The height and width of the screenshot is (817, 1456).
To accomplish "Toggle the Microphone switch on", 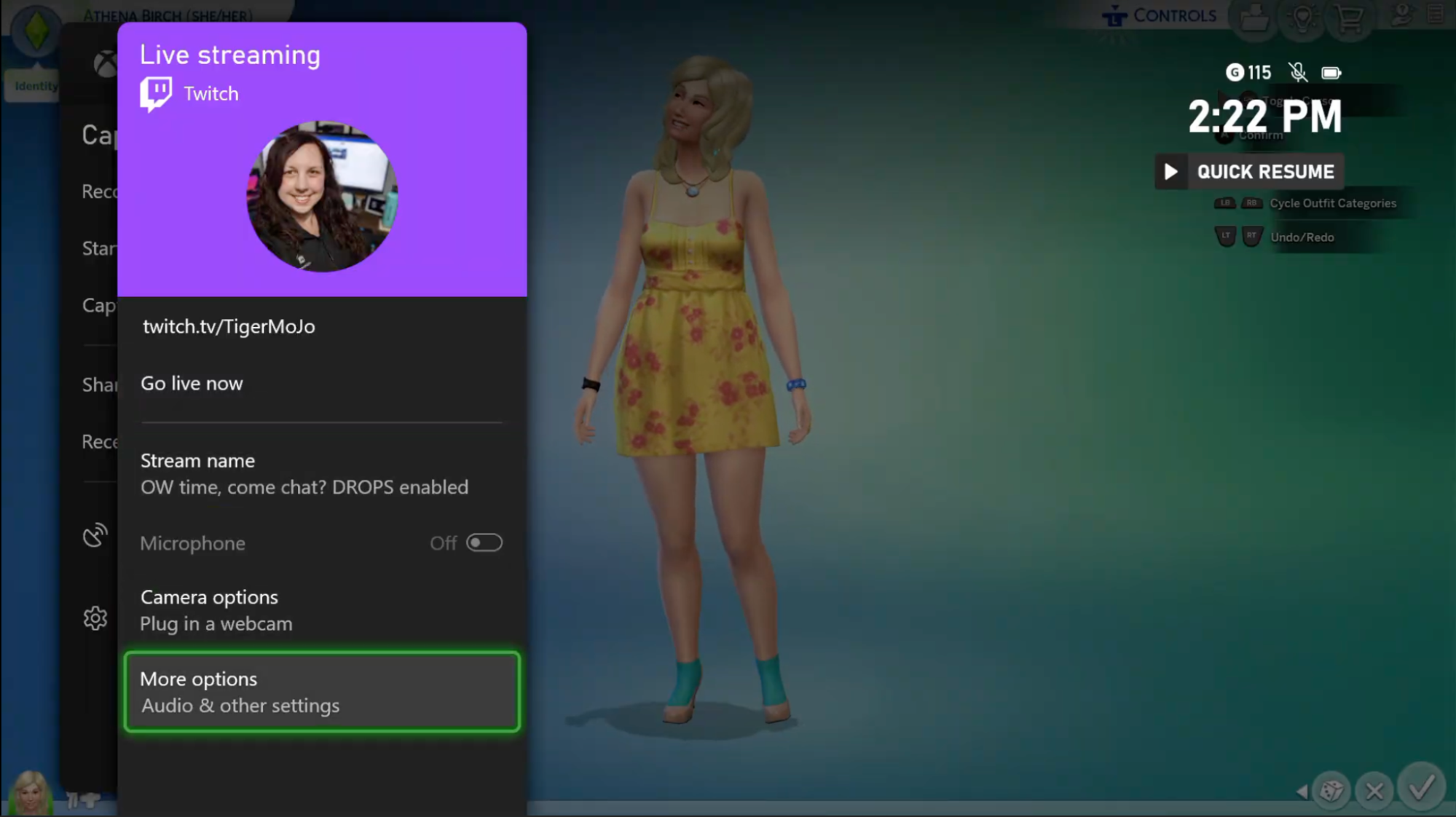I will tap(484, 542).
